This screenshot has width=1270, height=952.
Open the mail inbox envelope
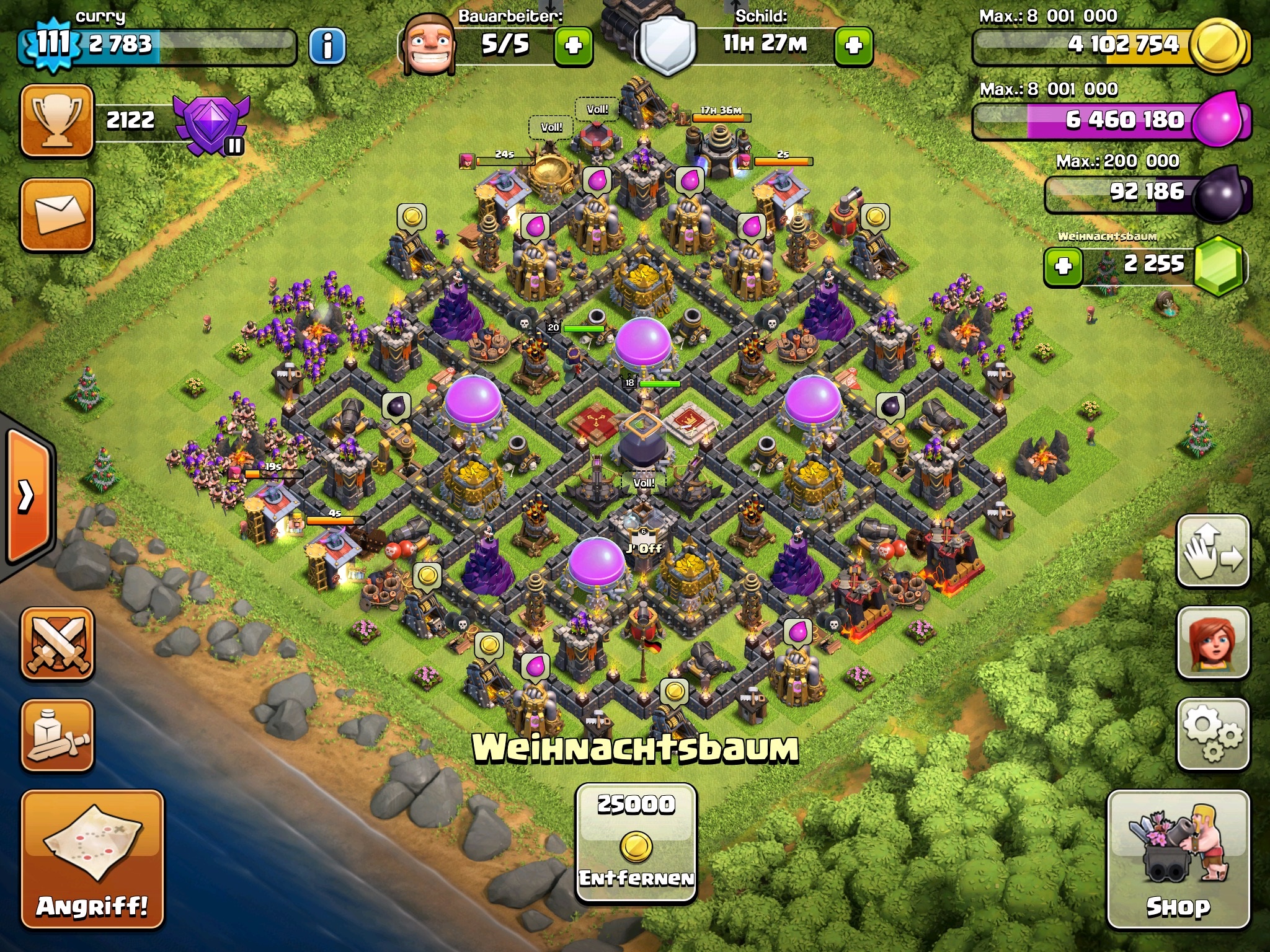click(57, 214)
